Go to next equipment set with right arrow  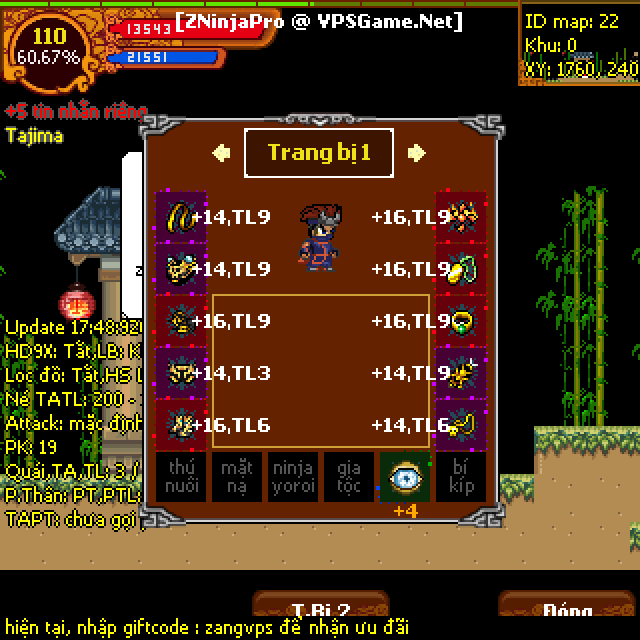[417, 153]
